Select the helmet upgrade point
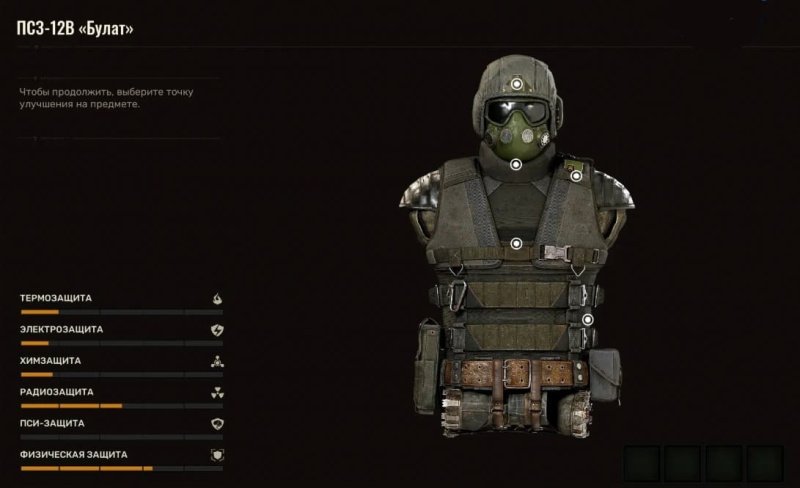Viewport: 800px width, 488px height. tap(516, 84)
